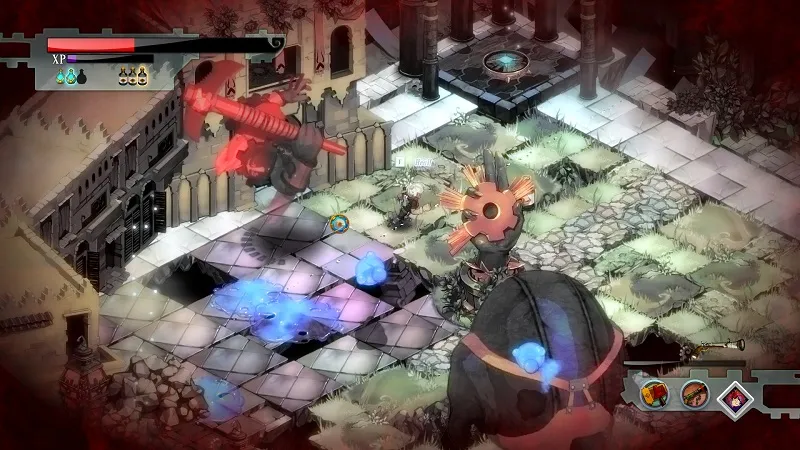
Task: Select the hammer weapon icon
Action: click(656, 393)
